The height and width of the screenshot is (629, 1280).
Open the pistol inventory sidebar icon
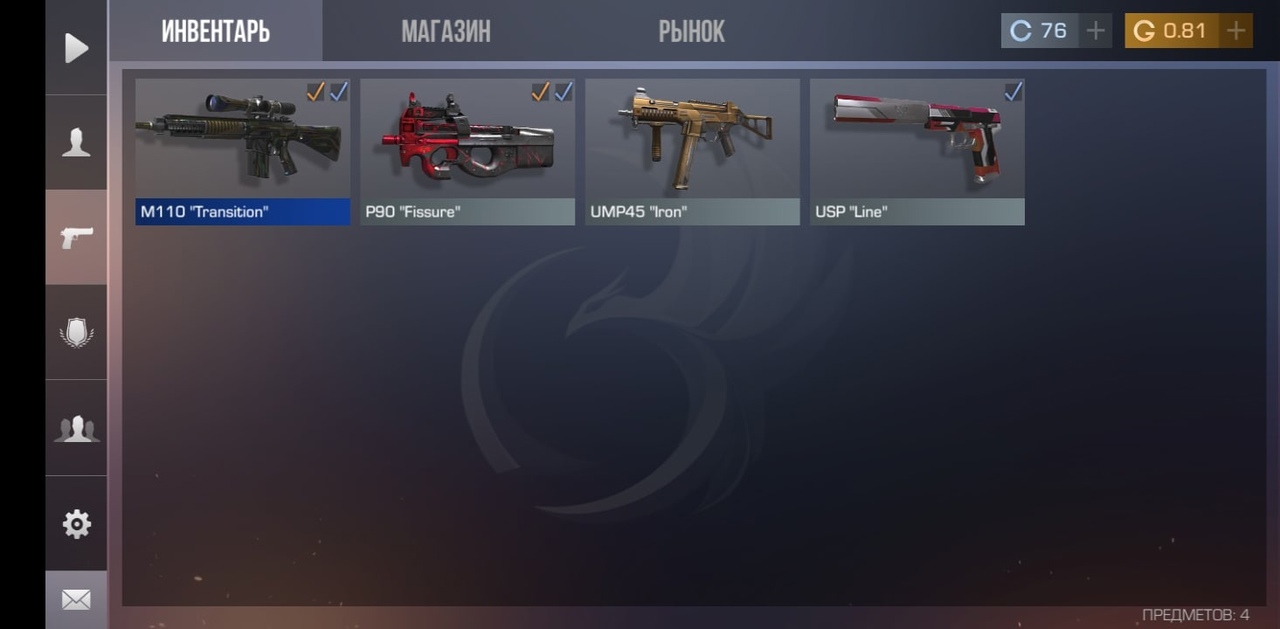coord(76,237)
